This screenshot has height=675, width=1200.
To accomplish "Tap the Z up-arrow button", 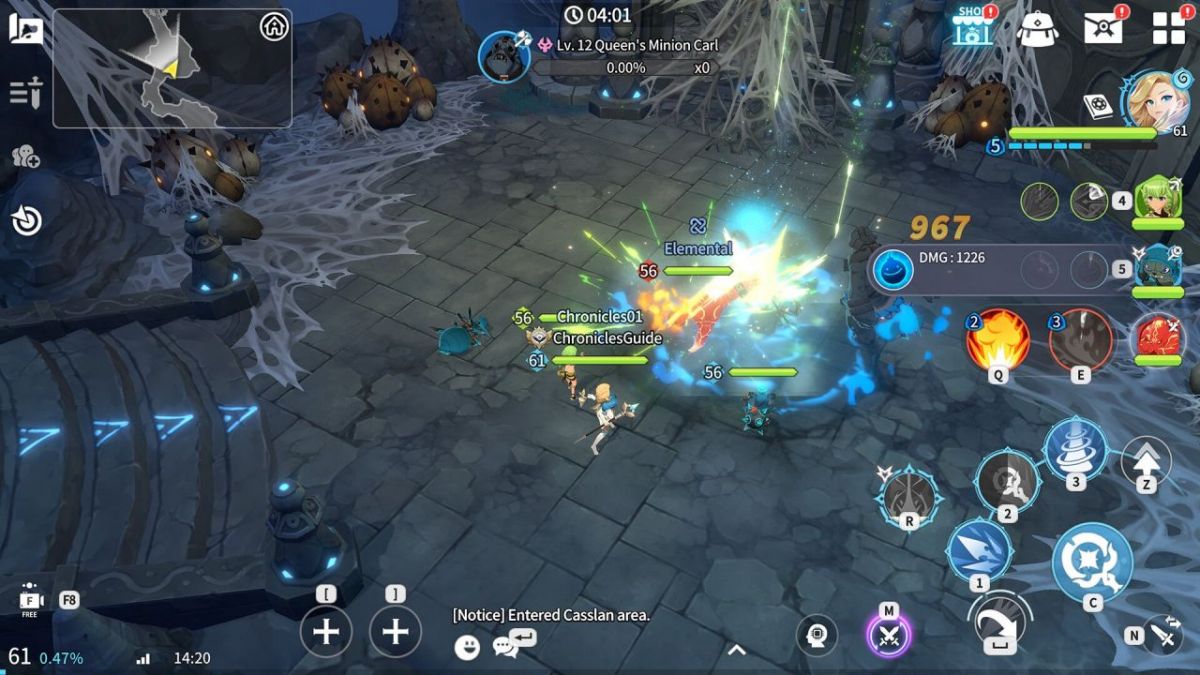I will (x=1146, y=462).
